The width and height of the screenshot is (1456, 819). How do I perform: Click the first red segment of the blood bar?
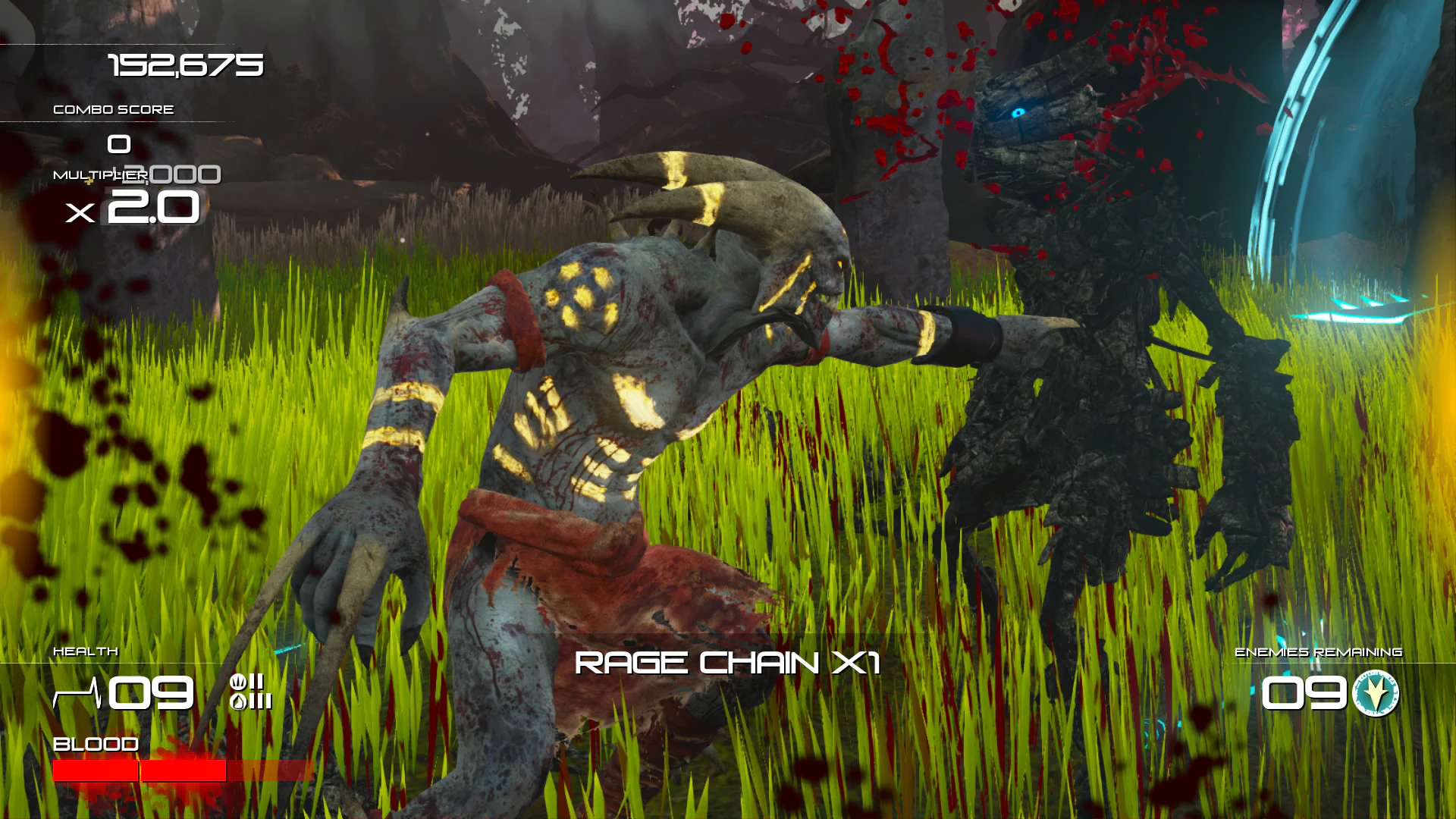tap(94, 770)
